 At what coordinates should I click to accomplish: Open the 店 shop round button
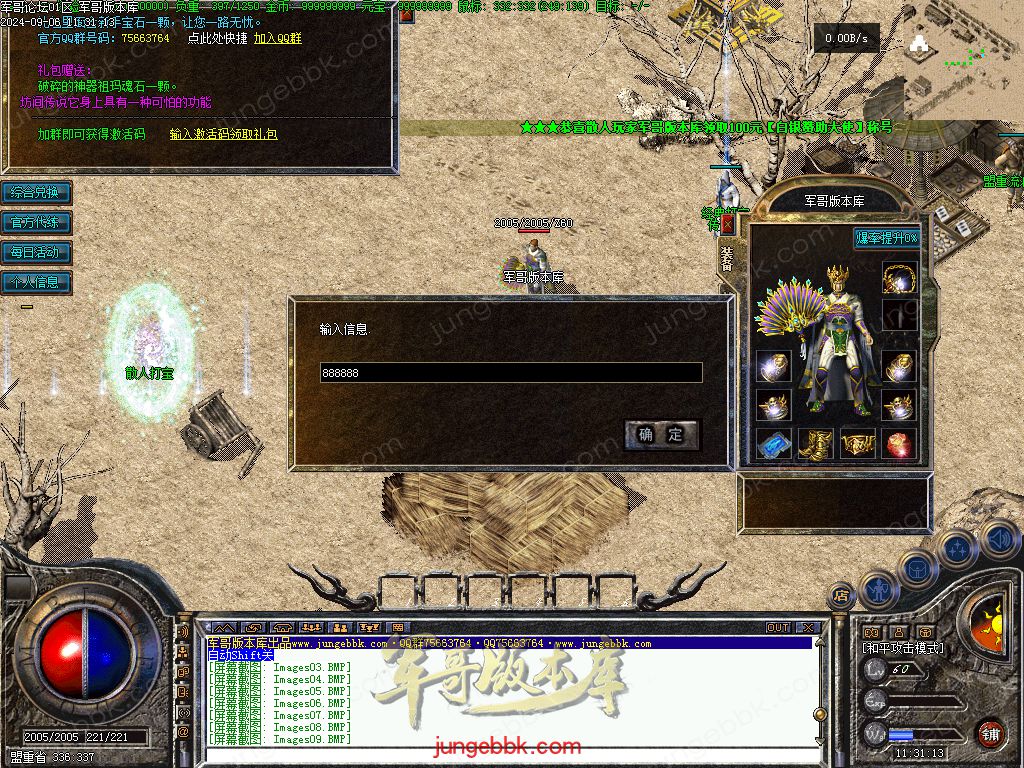coord(841,593)
